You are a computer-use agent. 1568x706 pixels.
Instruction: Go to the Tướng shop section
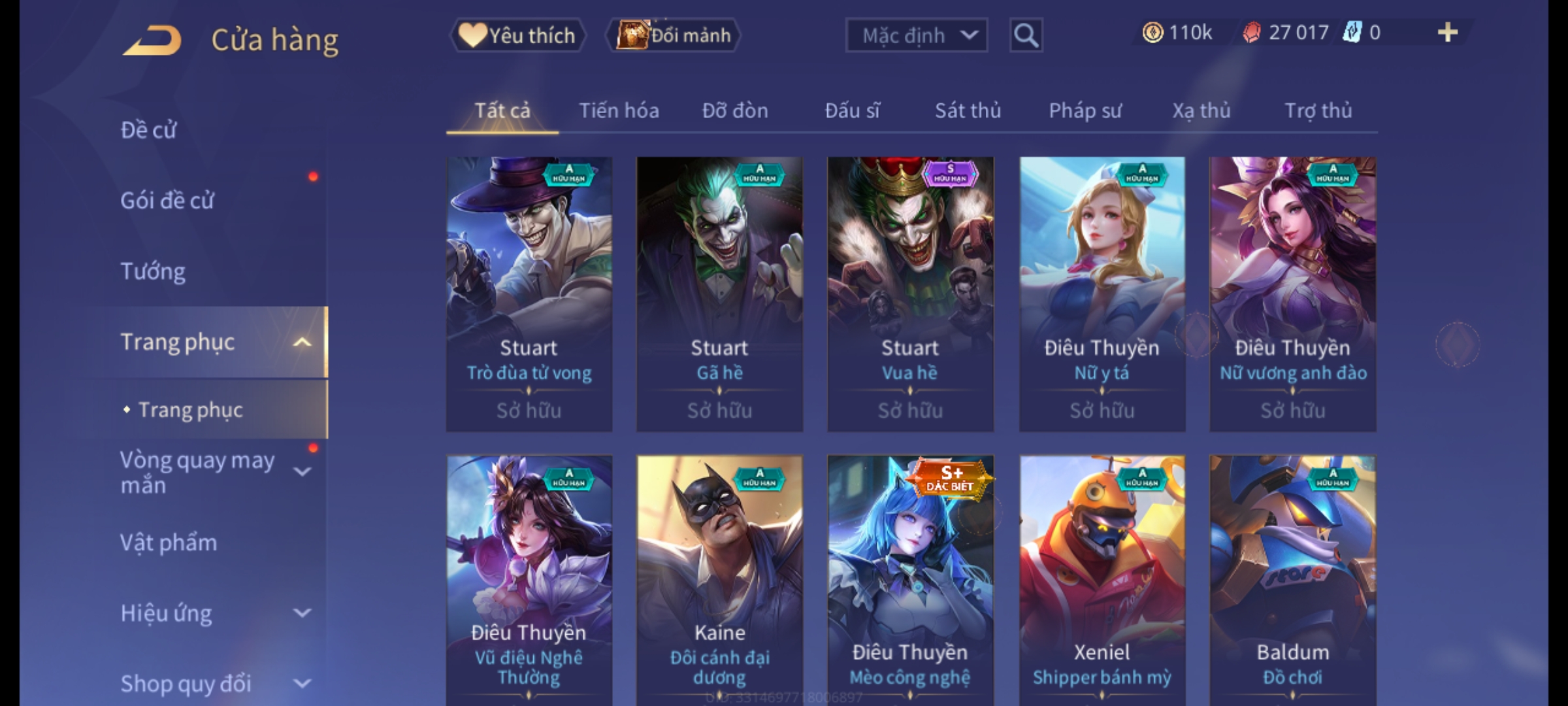click(153, 271)
